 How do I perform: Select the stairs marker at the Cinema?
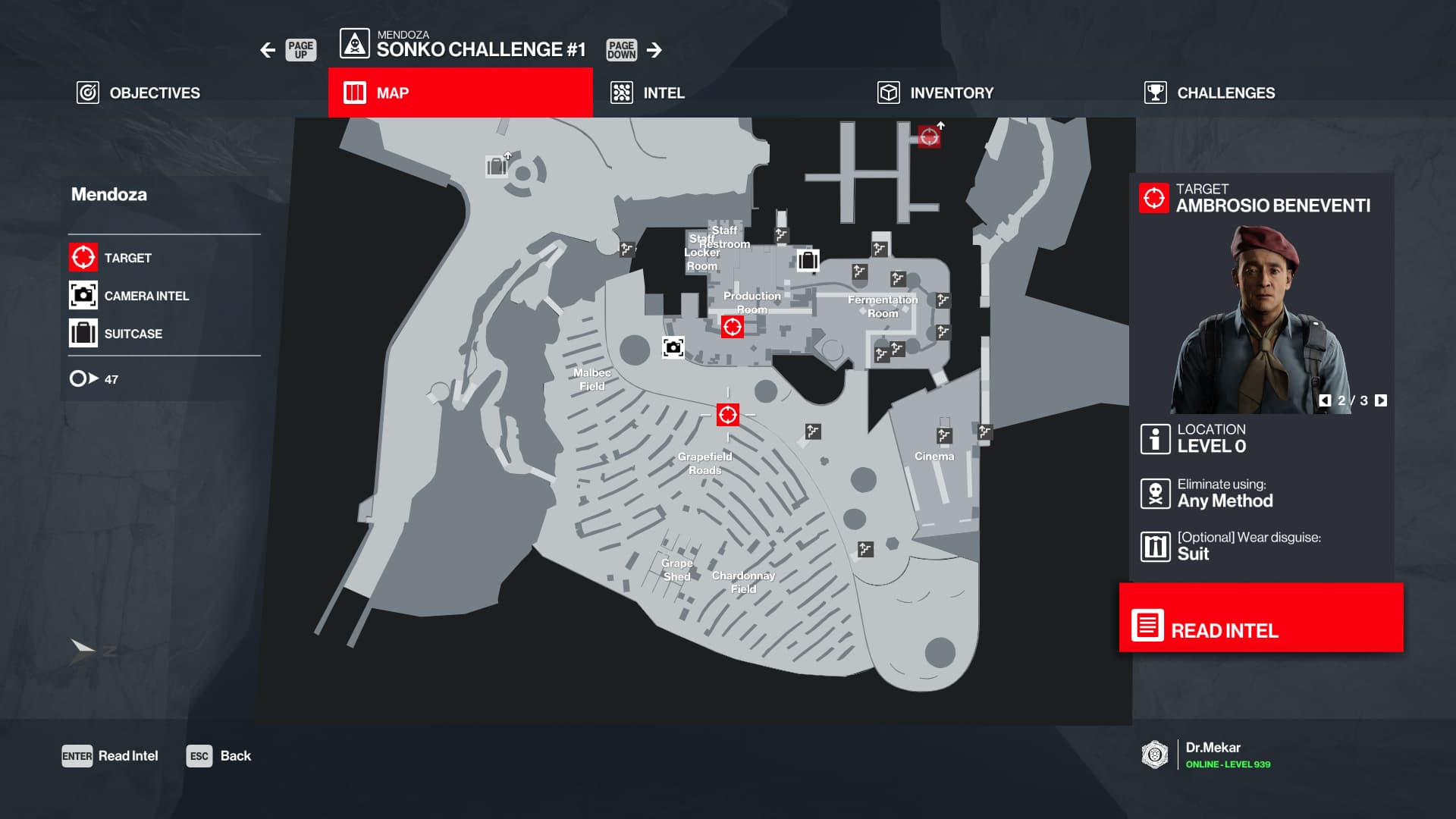(x=944, y=435)
